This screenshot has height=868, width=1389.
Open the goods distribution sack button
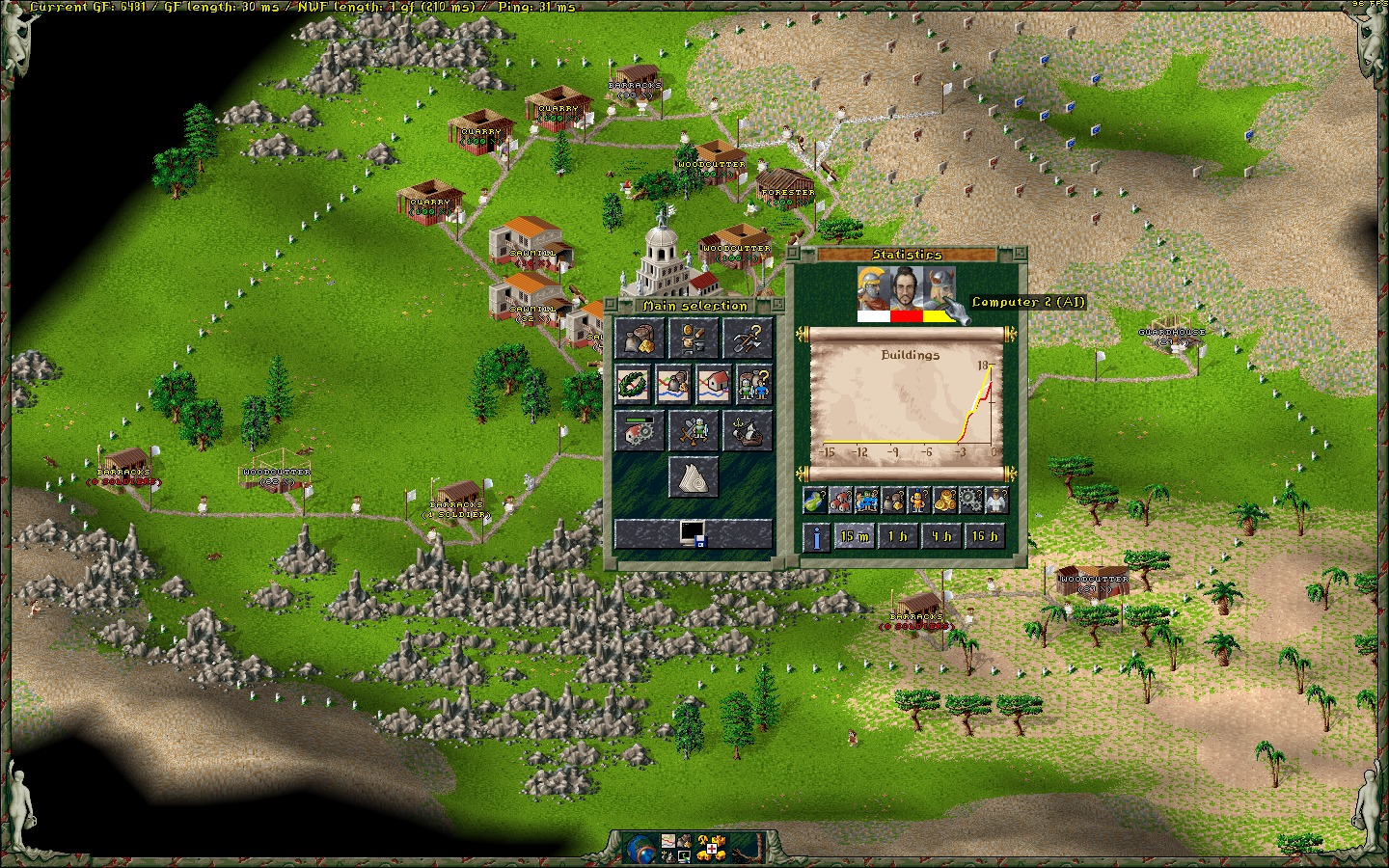(638, 338)
